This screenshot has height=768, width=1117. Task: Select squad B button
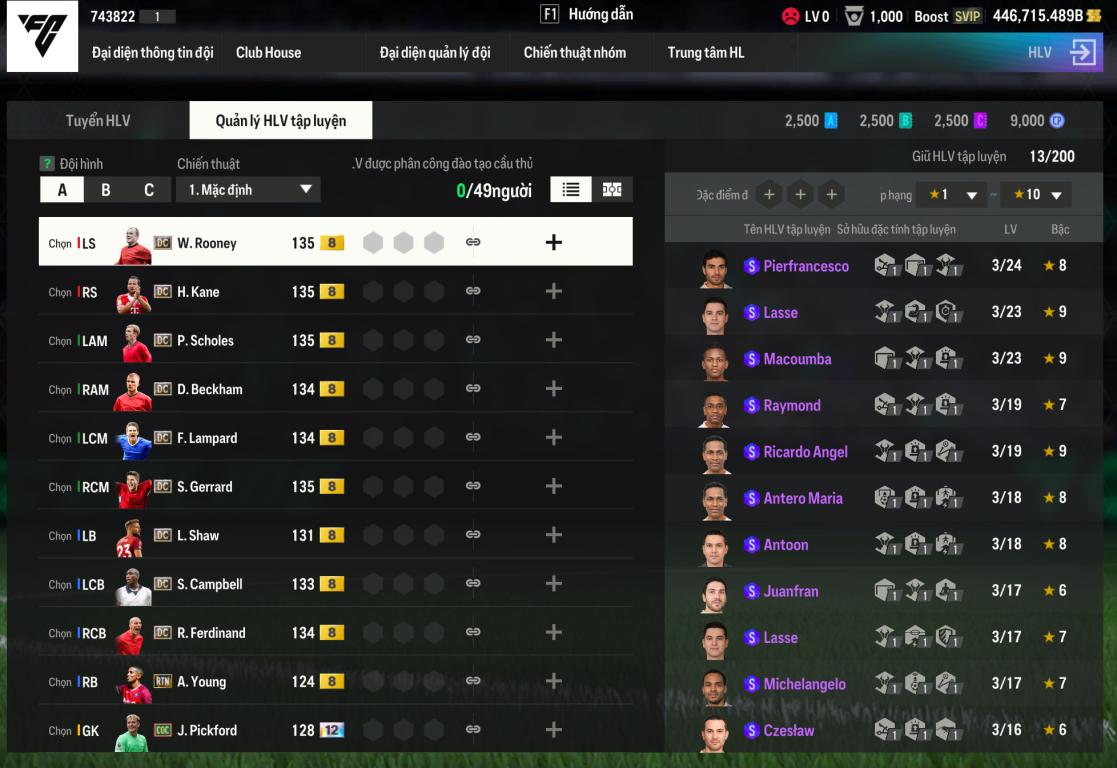tap(106, 190)
